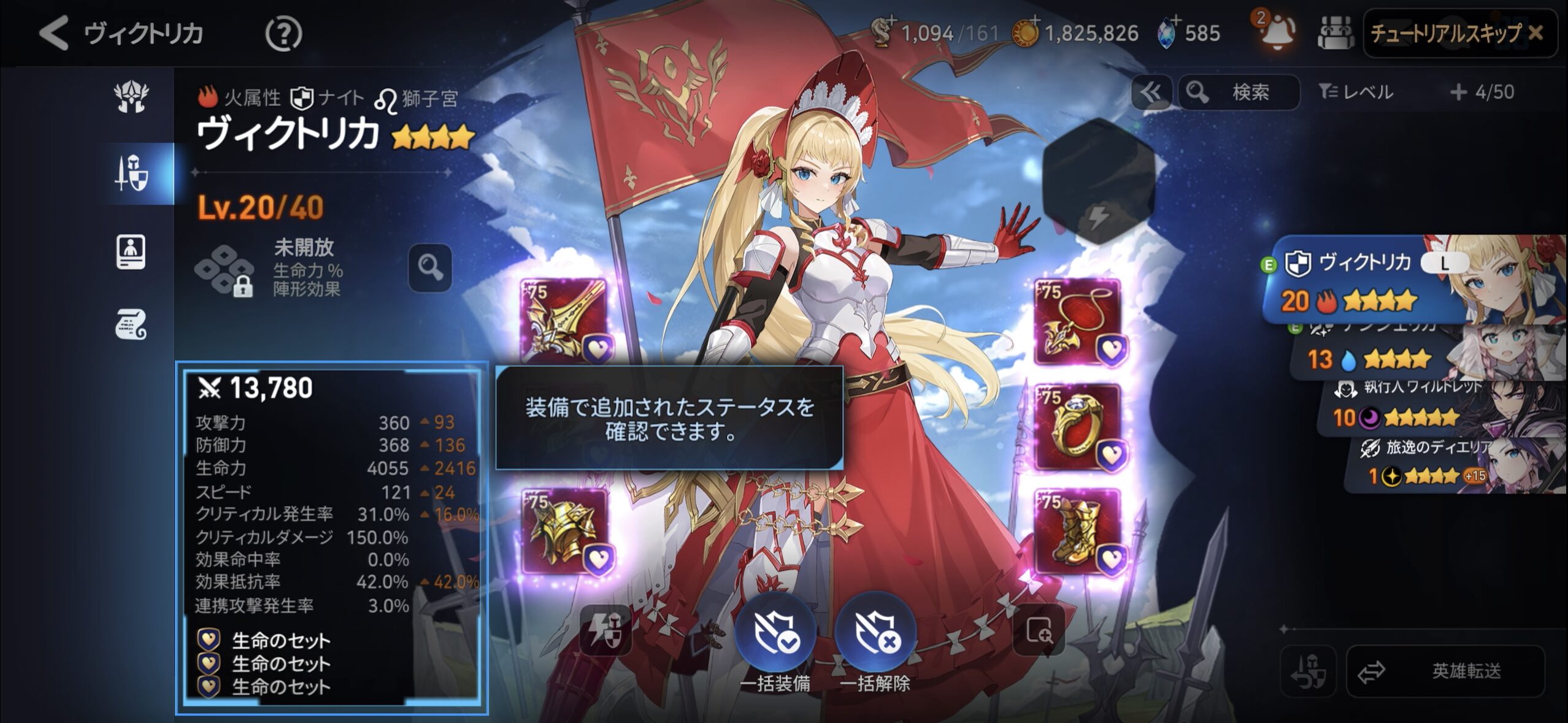The image size is (1568, 723).
Task: Select the equipment tab with sword and shield
Action: [131, 174]
